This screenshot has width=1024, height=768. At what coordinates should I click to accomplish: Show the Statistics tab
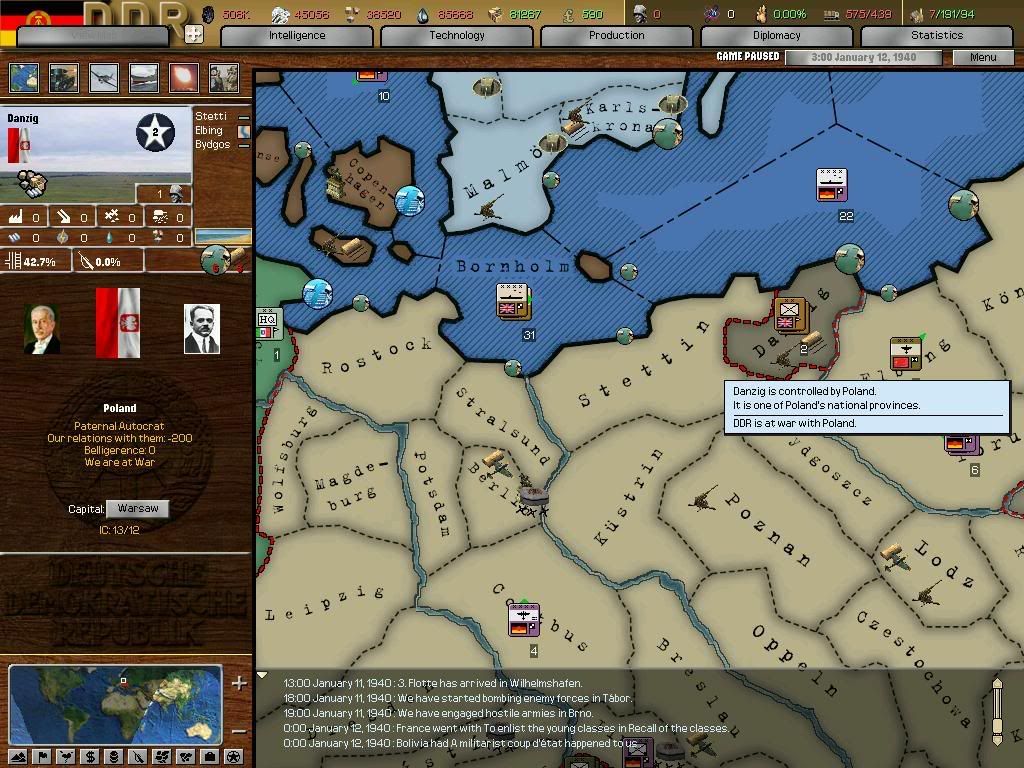[936, 35]
